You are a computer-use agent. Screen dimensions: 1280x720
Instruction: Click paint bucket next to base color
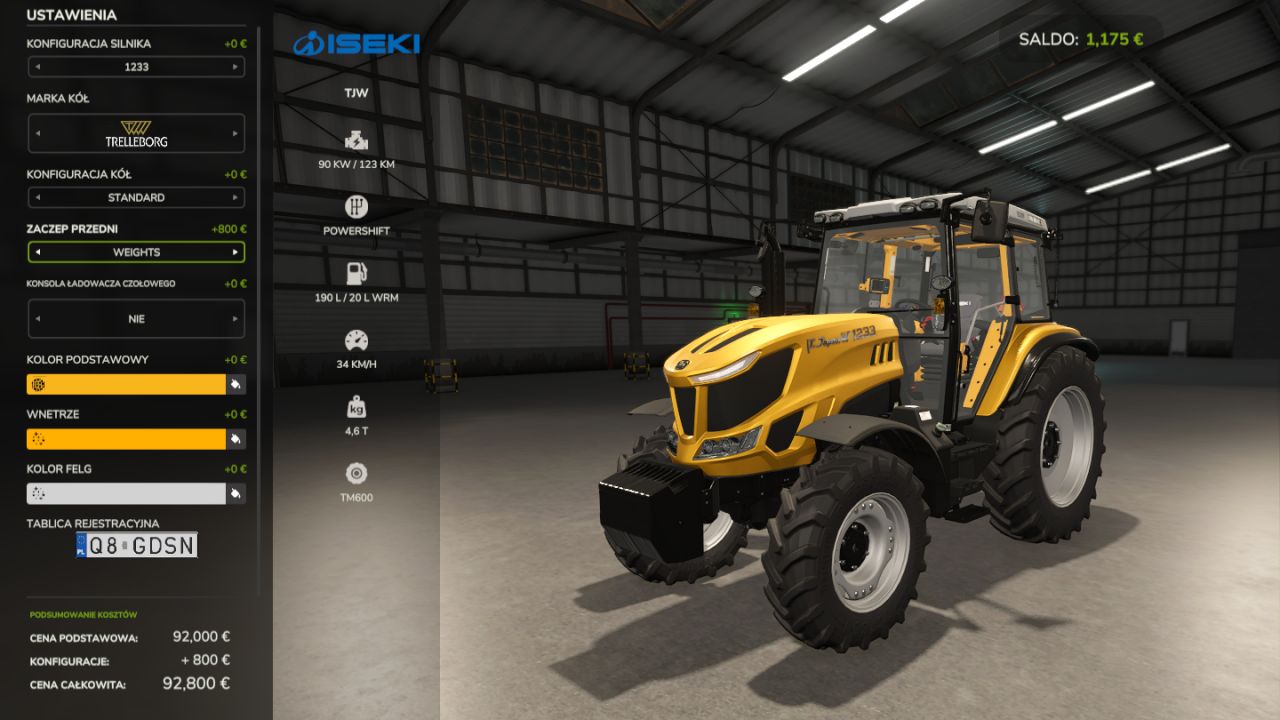click(236, 384)
